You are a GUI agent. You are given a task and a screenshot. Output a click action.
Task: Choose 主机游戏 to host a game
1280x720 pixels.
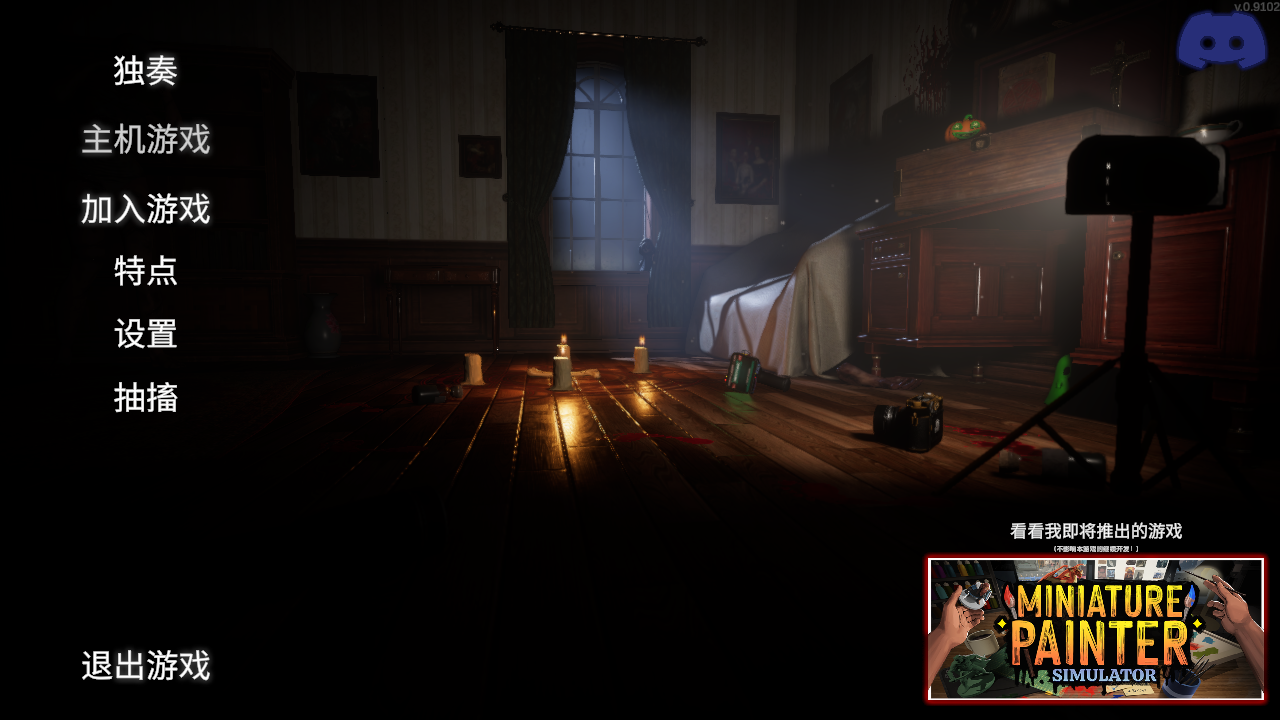pos(146,140)
